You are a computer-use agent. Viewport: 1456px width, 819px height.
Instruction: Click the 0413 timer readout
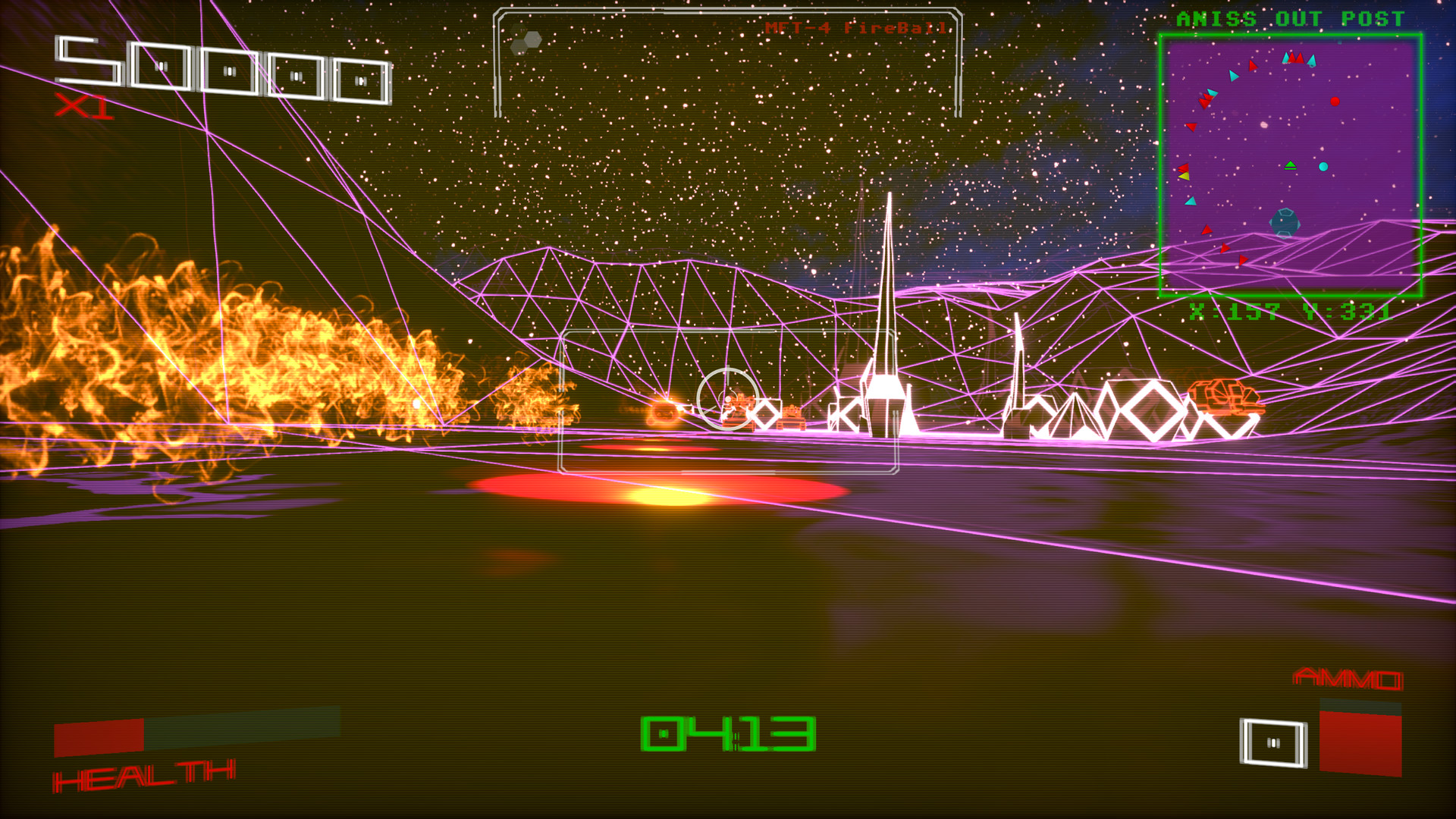click(728, 736)
